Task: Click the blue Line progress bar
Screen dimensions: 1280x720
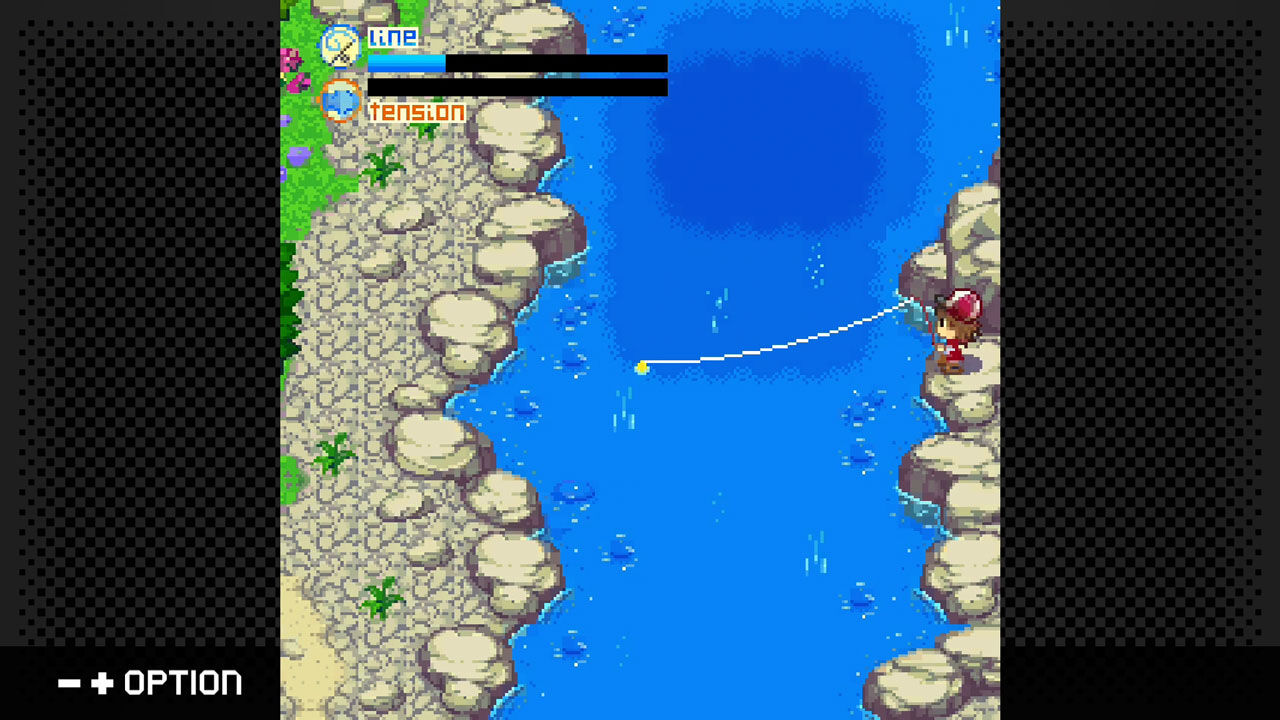Action: [x=405, y=62]
